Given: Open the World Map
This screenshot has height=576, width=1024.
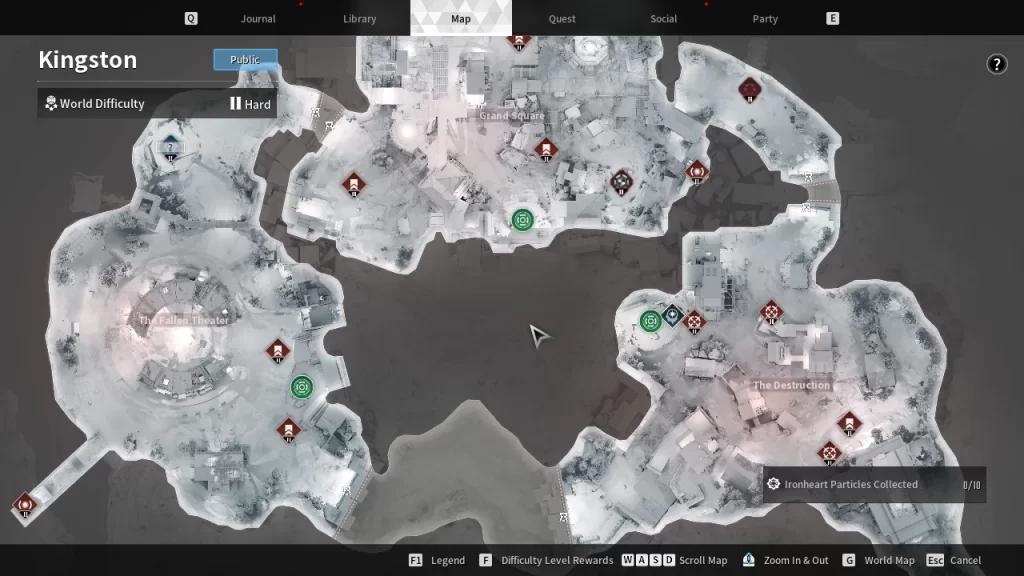Looking at the screenshot, I should click(888, 561).
